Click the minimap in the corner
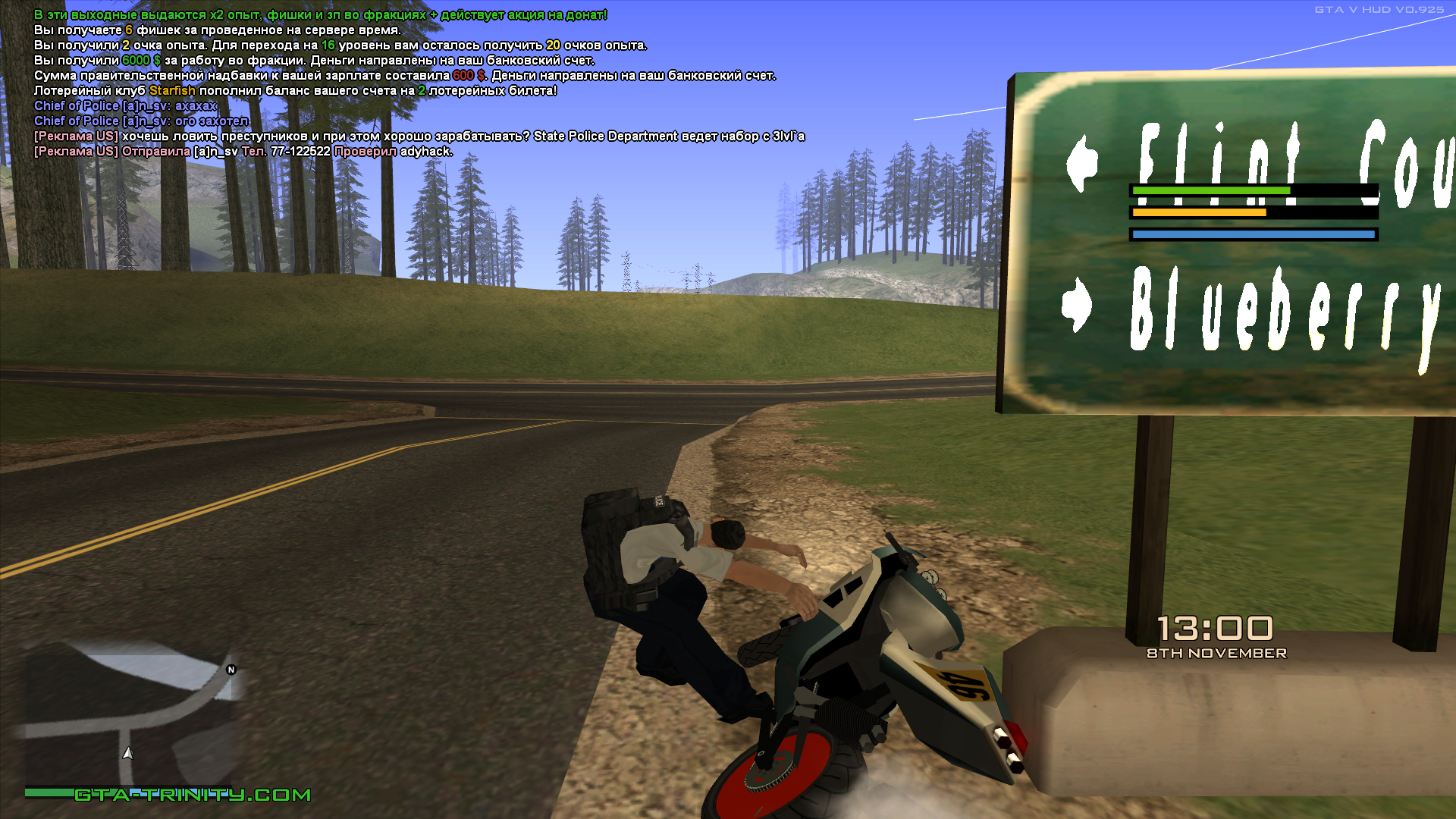 point(130,717)
